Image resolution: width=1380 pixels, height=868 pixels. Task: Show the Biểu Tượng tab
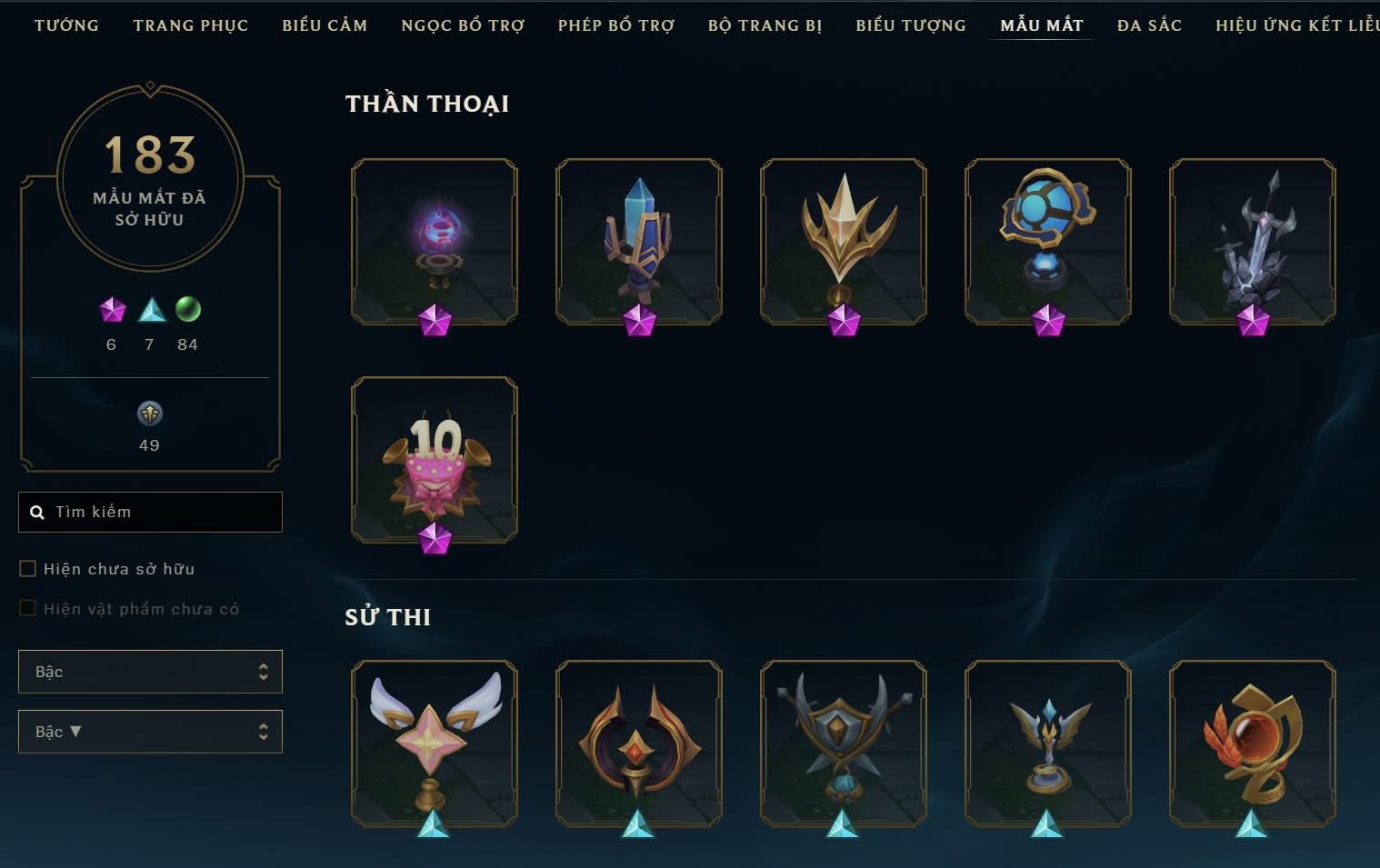(910, 25)
